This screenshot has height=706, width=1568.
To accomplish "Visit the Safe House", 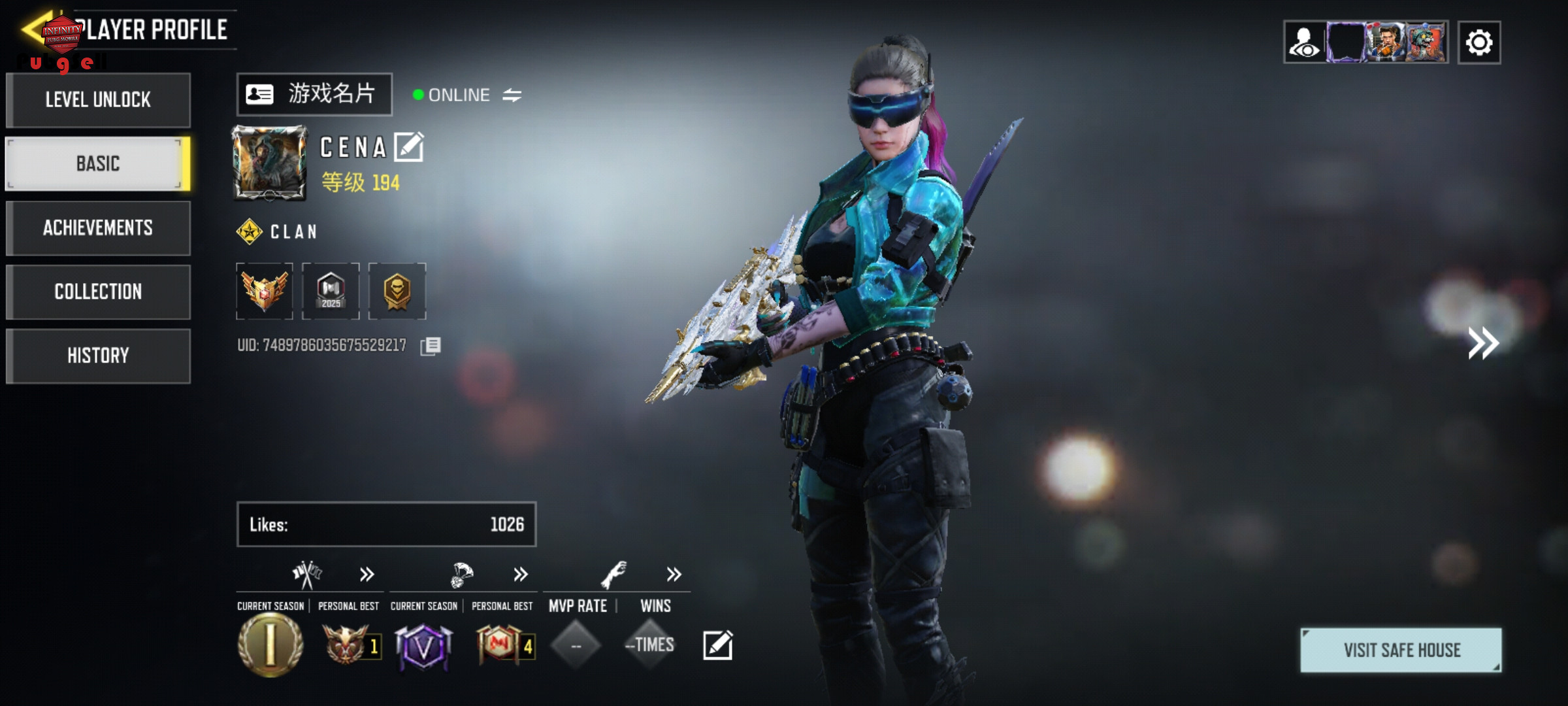I will click(x=1401, y=650).
